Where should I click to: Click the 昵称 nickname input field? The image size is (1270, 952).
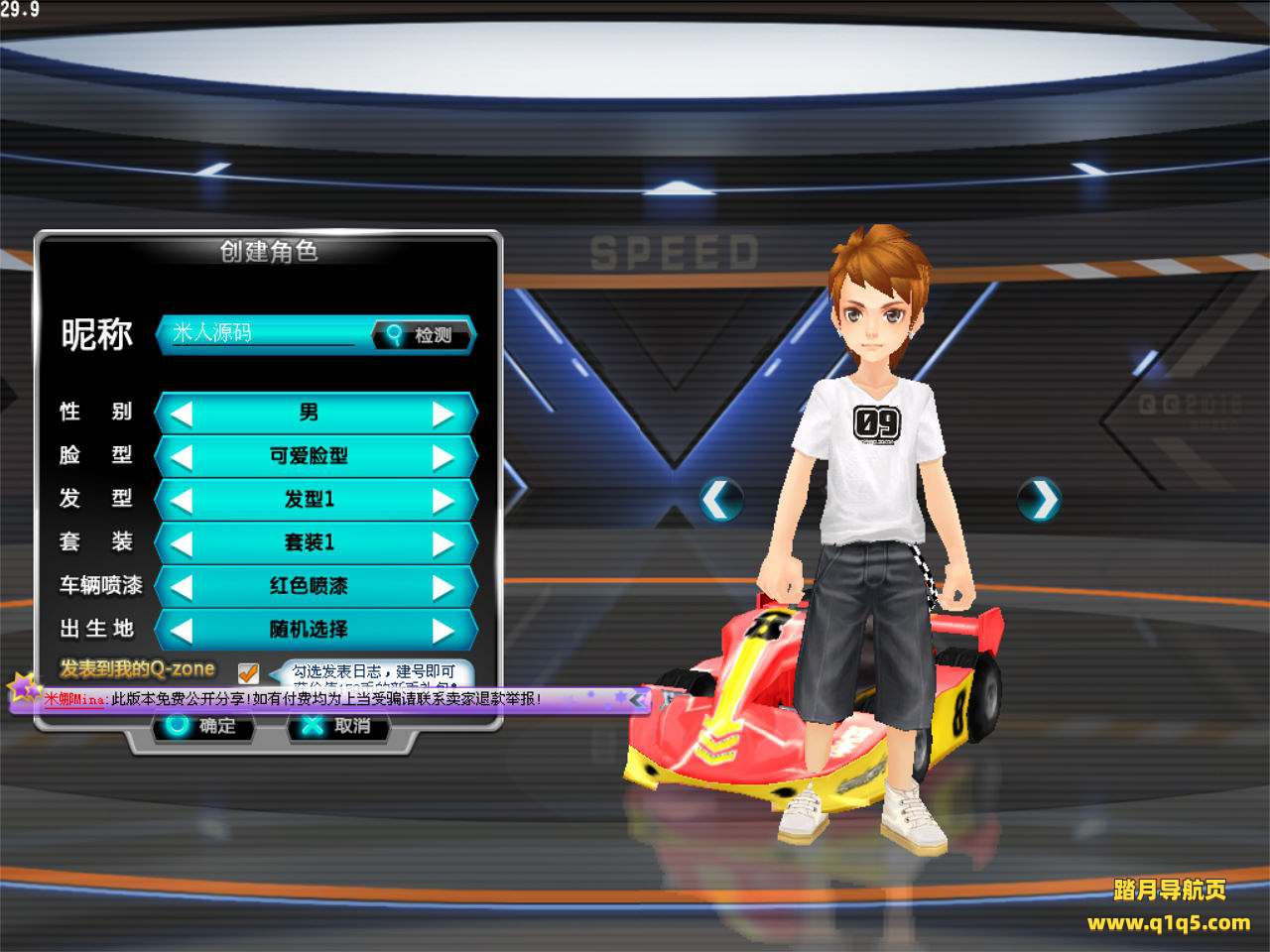[263, 333]
